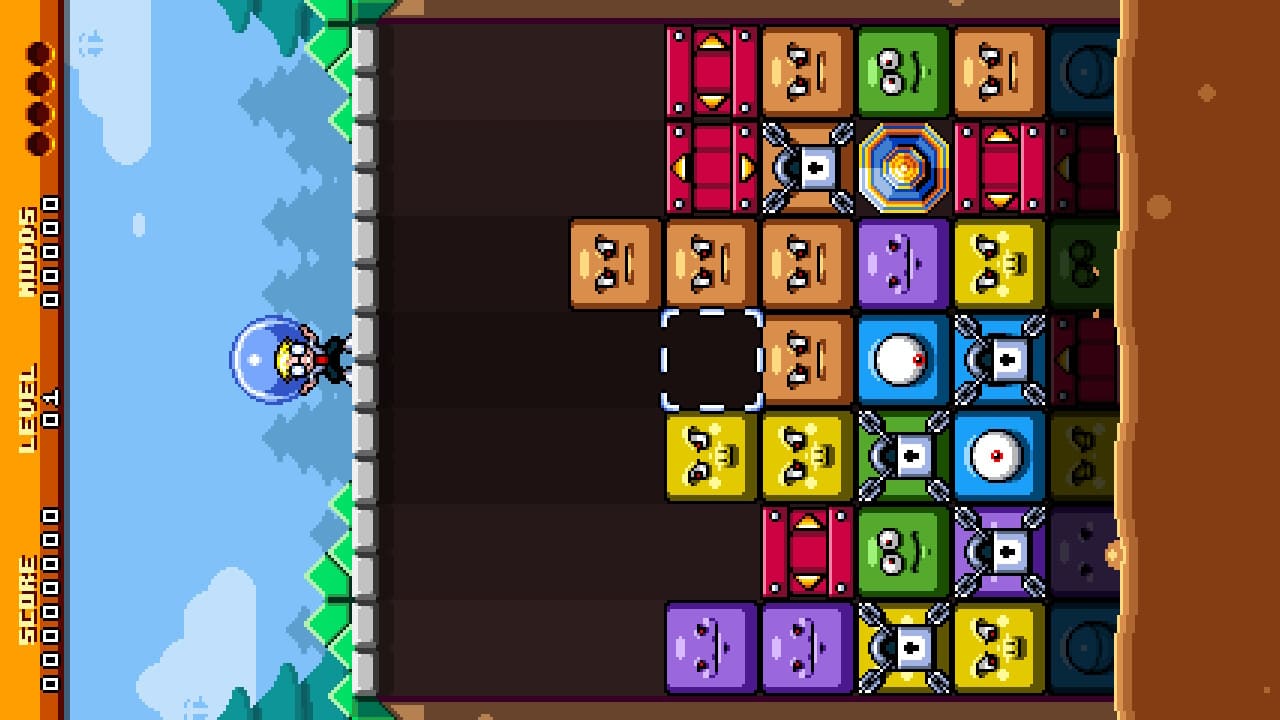Click inside the dashed selection cursor square
1280x720 pixels.
tap(710, 362)
